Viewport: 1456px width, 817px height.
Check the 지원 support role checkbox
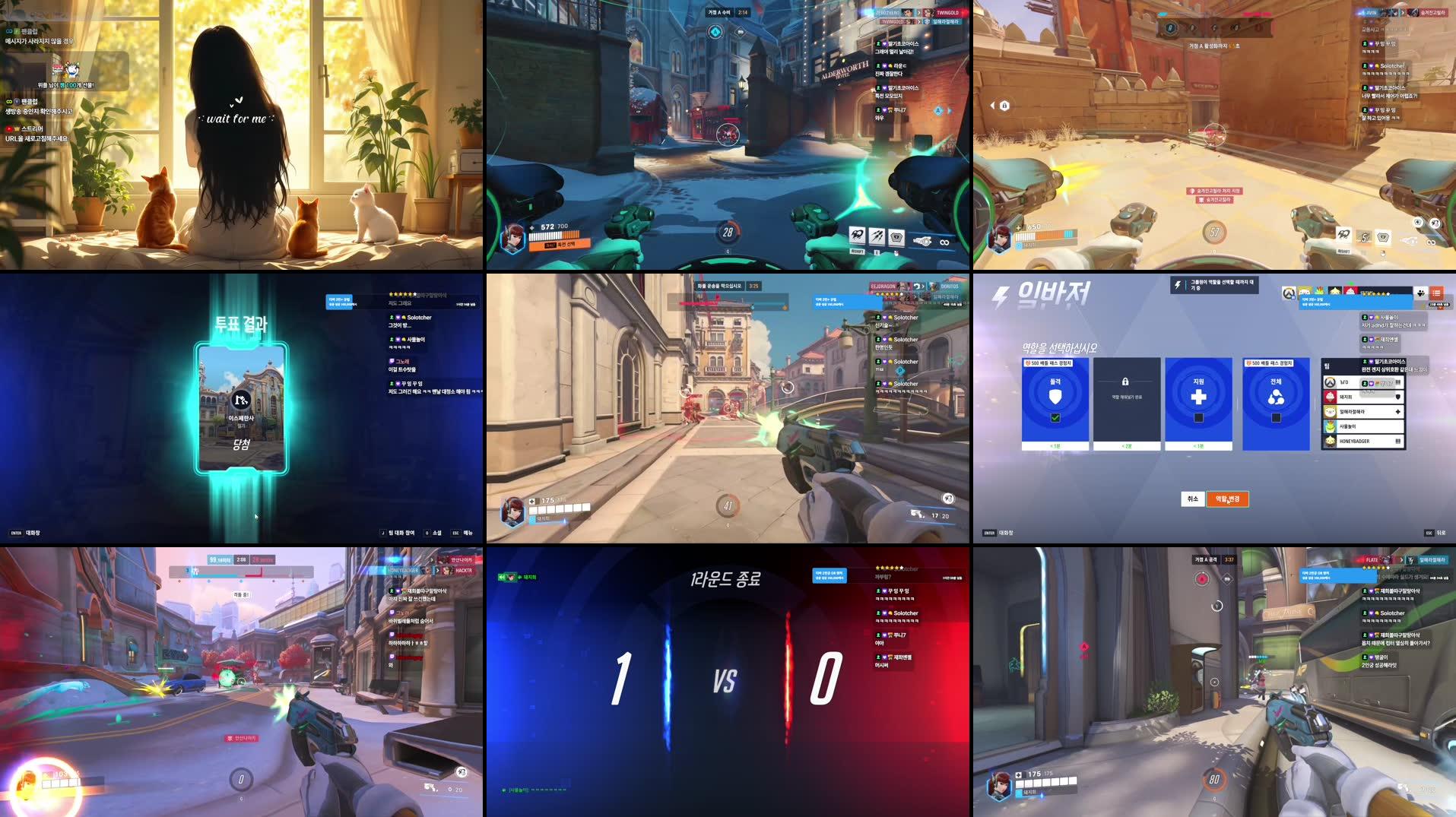coord(1198,420)
